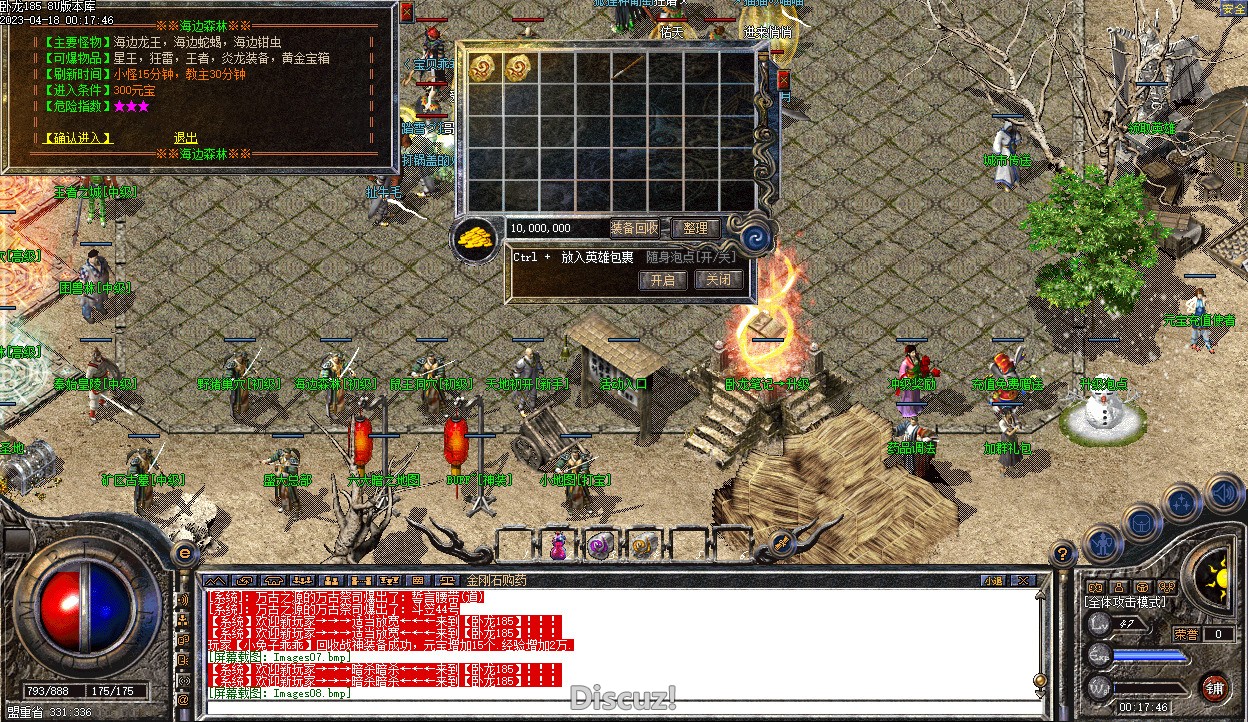
Task: Select the wooden staff item in the bag
Action: 628,68
